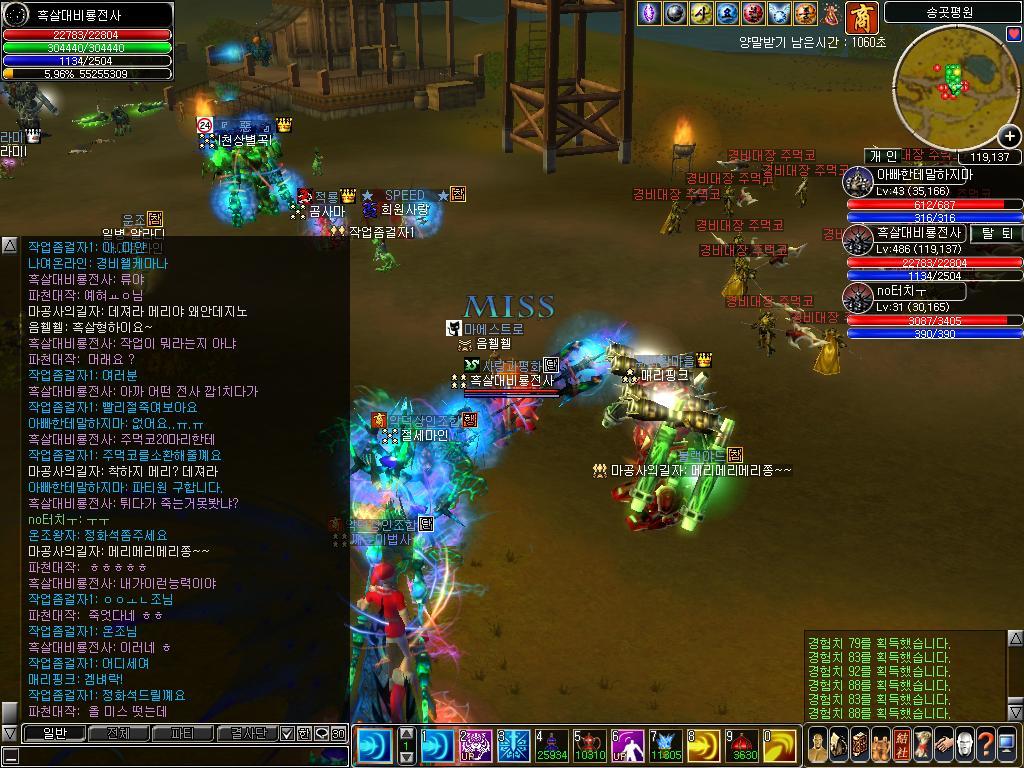Click the 개인 button above party list
1024x768 pixels.
coord(884,156)
